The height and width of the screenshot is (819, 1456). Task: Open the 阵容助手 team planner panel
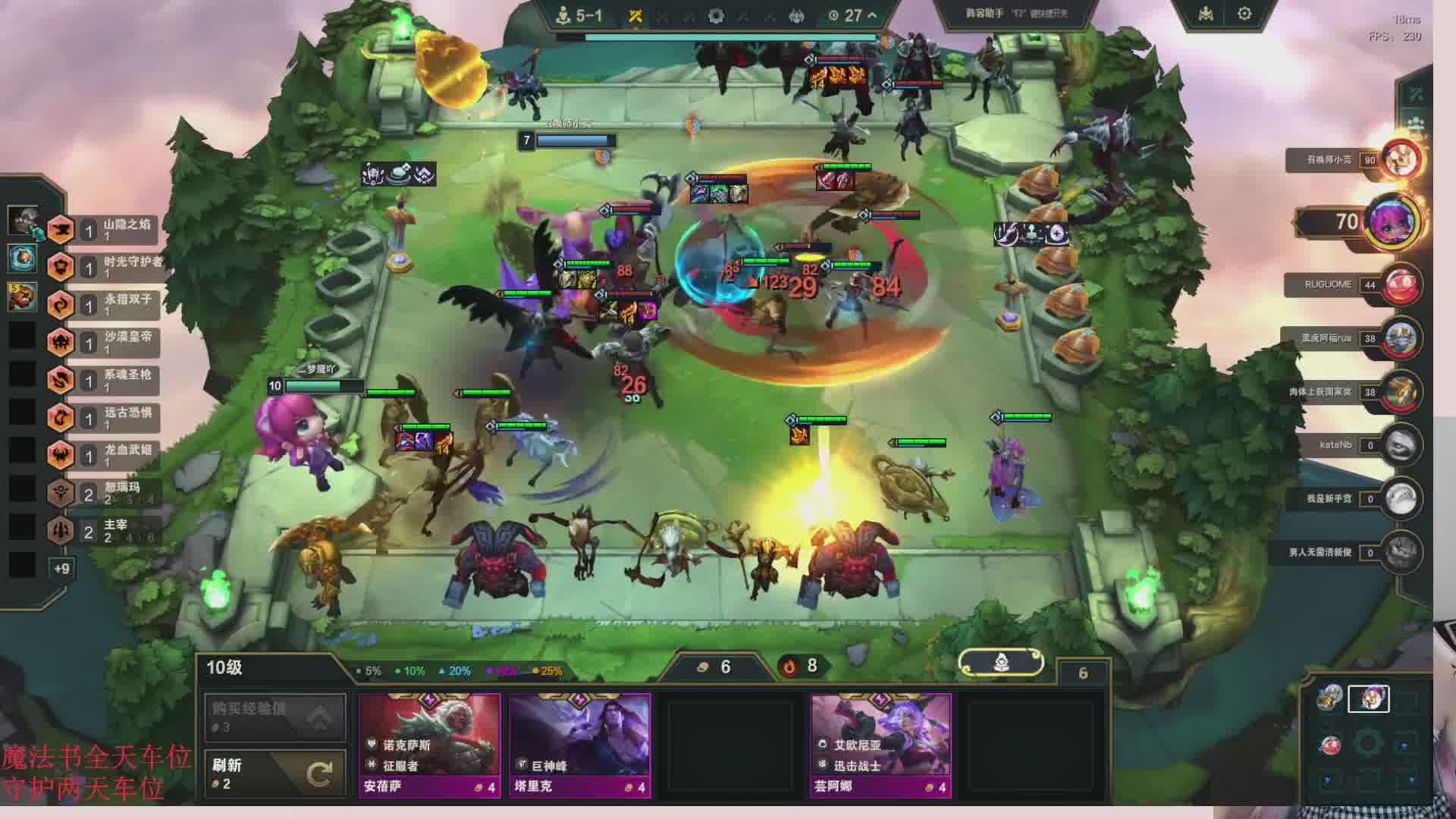[1016, 14]
